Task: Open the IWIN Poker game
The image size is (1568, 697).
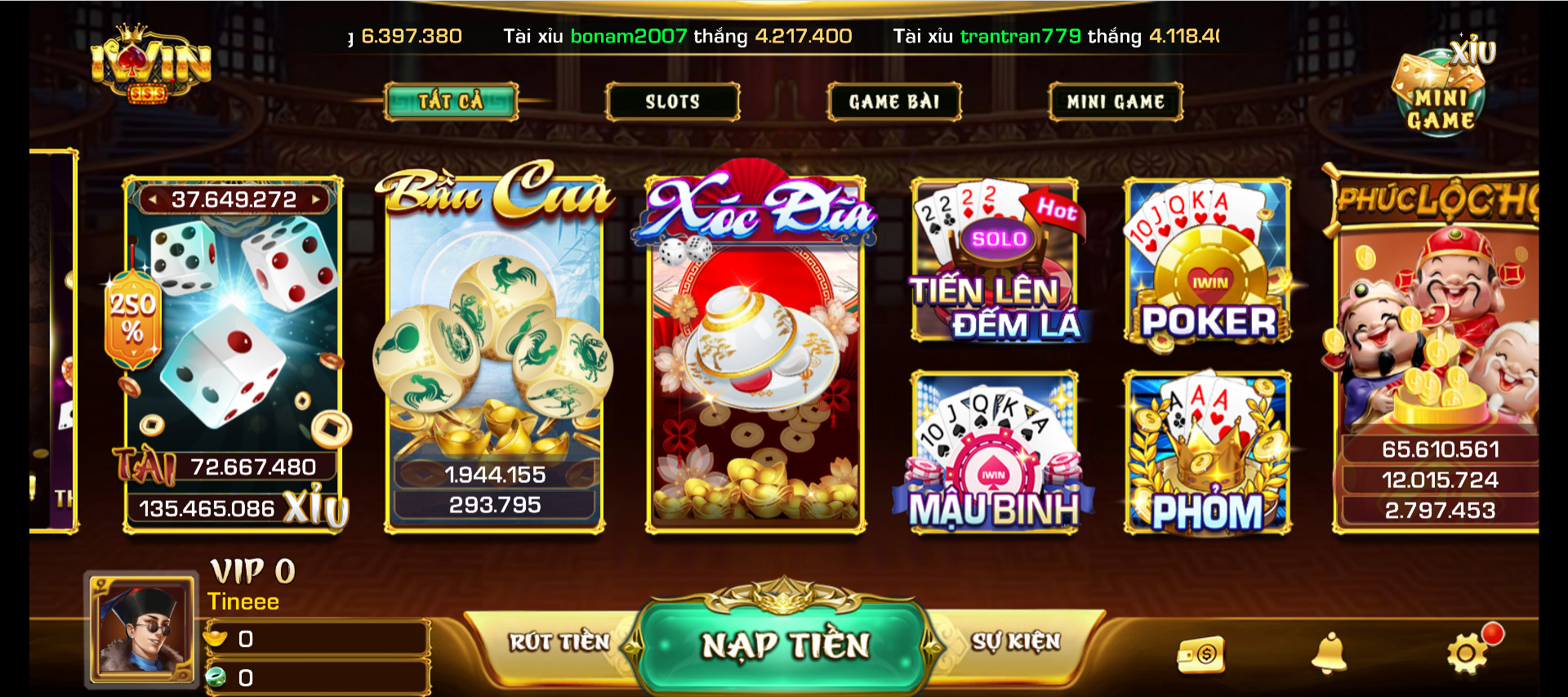Action: point(1207,261)
